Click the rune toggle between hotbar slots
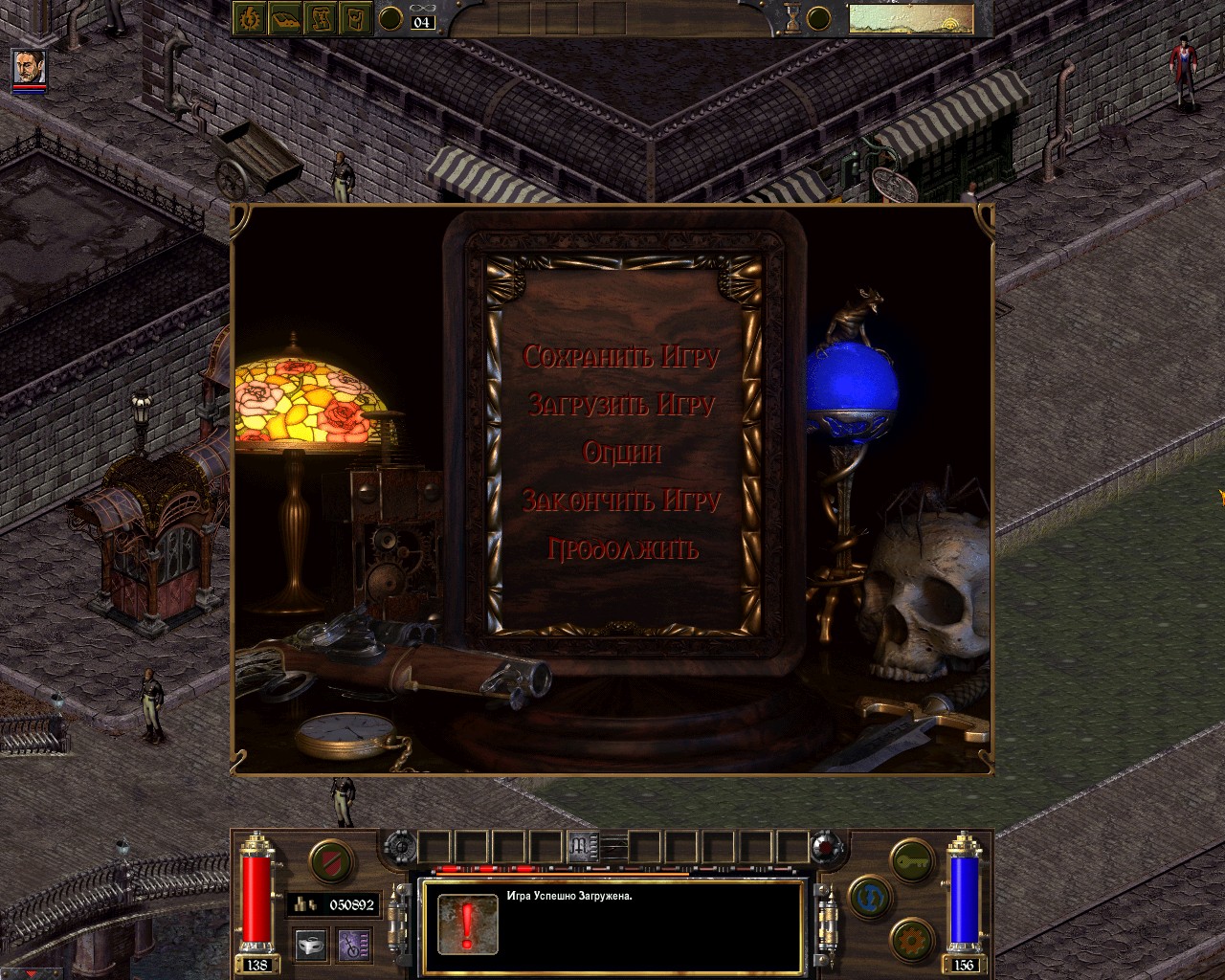The image size is (1225, 980). click(581, 846)
